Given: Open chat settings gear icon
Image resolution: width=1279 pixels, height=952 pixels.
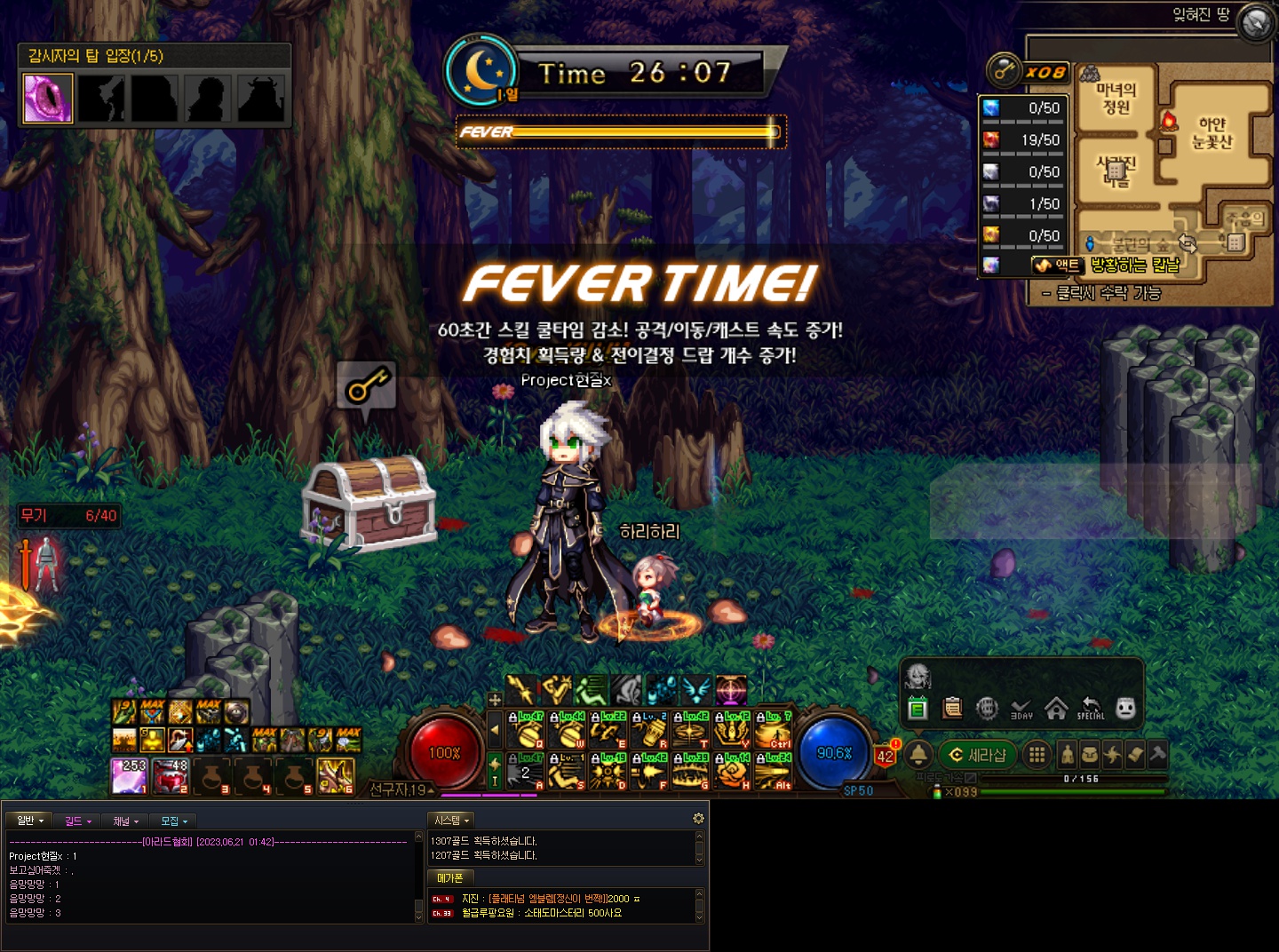Looking at the screenshot, I should coord(698,818).
